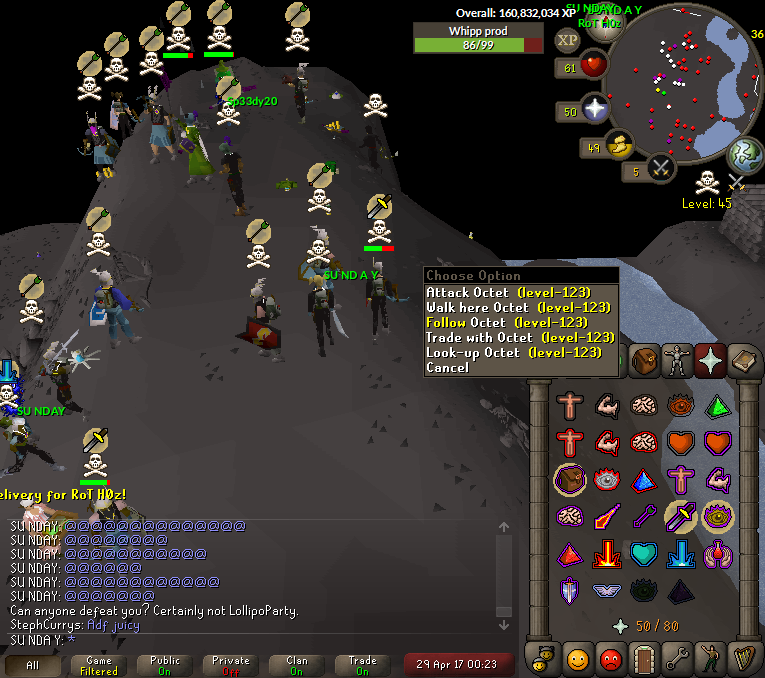Viewport: 765px width, 678px height.
Task: Select Trade with Octet option
Action: (x=520, y=337)
